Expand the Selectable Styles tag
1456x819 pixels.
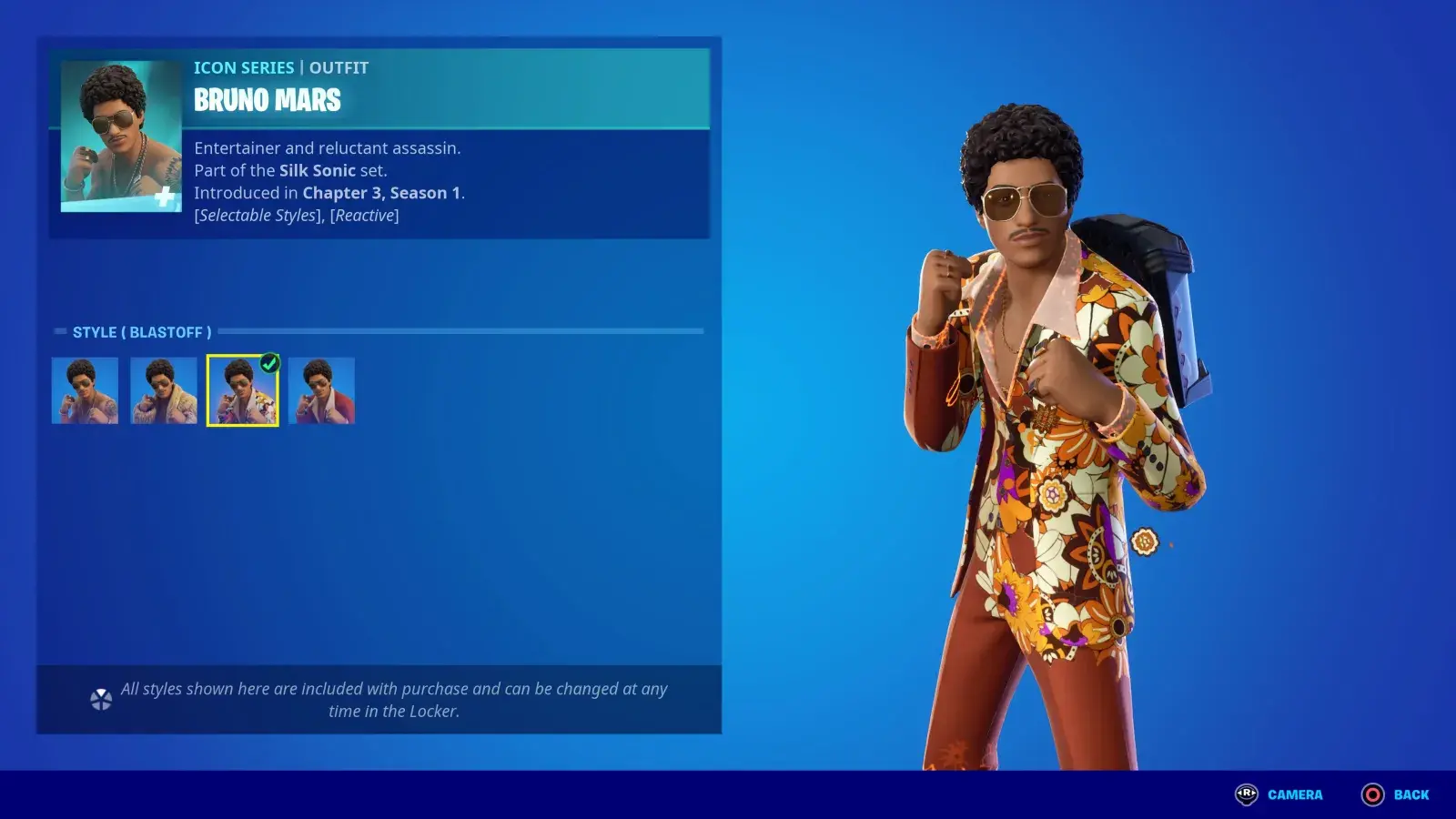click(257, 215)
